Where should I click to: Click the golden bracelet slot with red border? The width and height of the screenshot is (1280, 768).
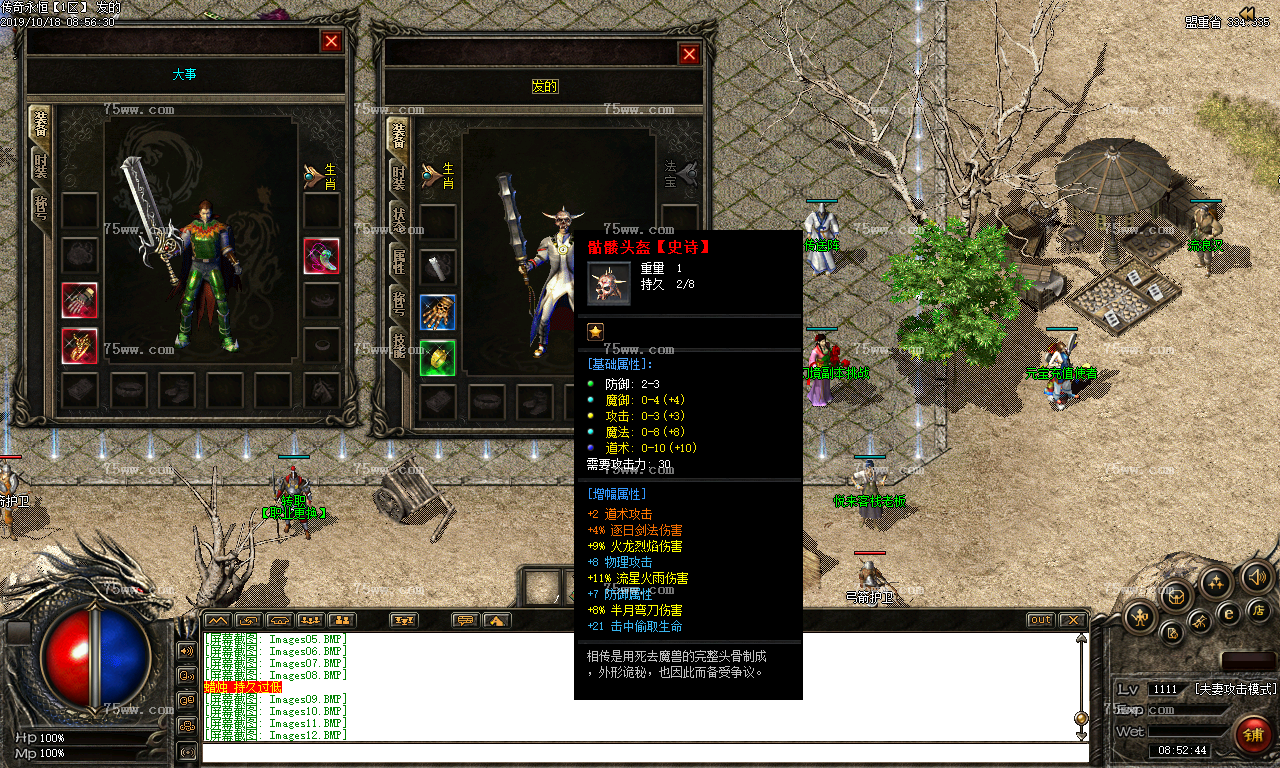pyautogui.click(x=80, y=346)
